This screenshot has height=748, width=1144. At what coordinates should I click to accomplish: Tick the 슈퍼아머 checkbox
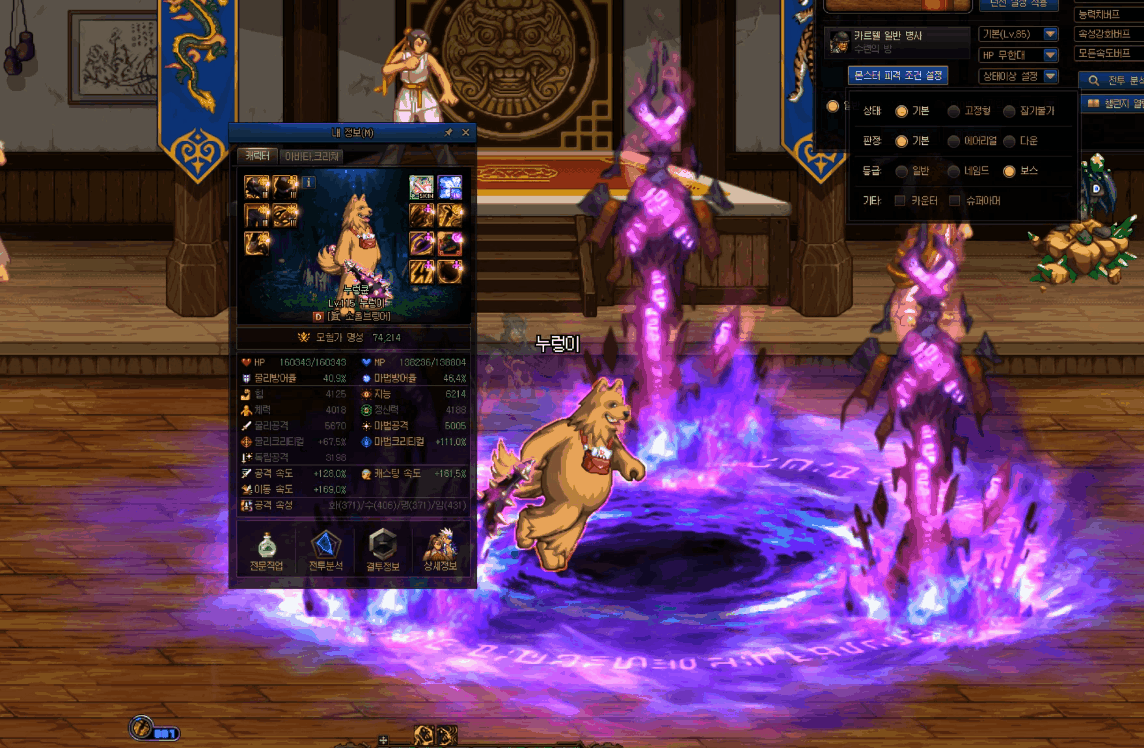pyautogui.click(x=955, y=201)
